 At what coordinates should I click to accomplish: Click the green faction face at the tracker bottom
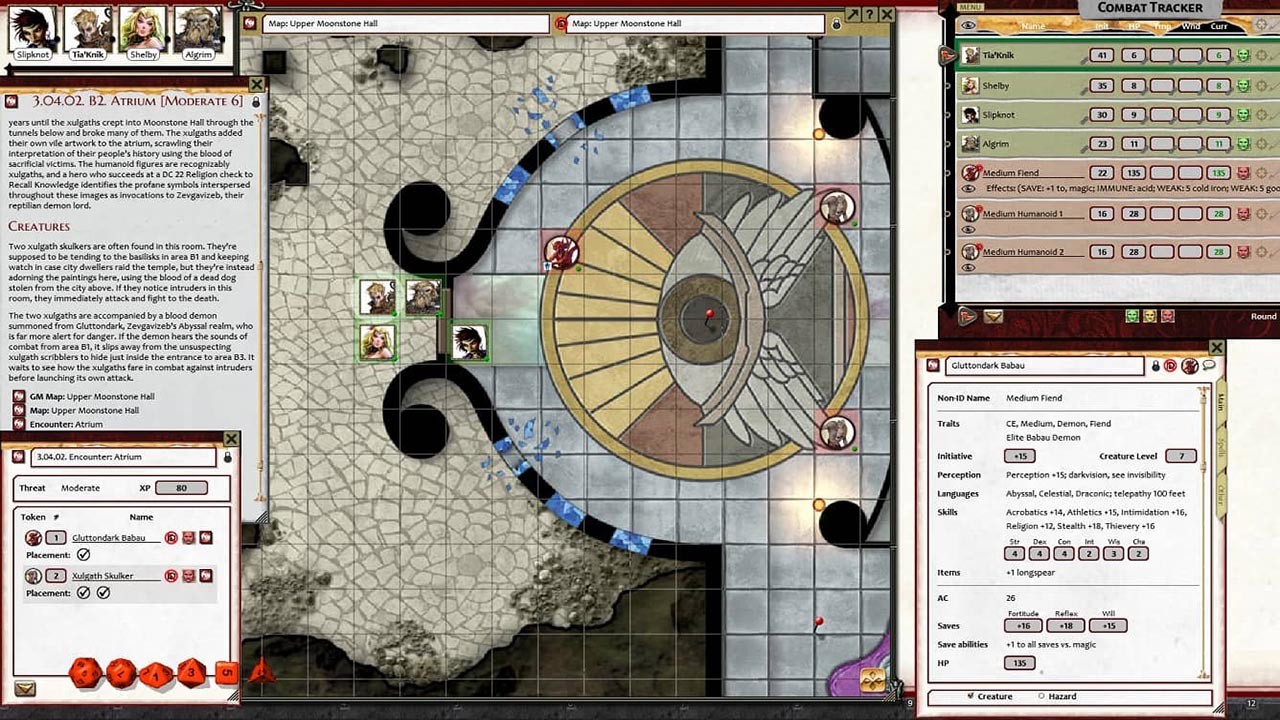[1132, 316]
